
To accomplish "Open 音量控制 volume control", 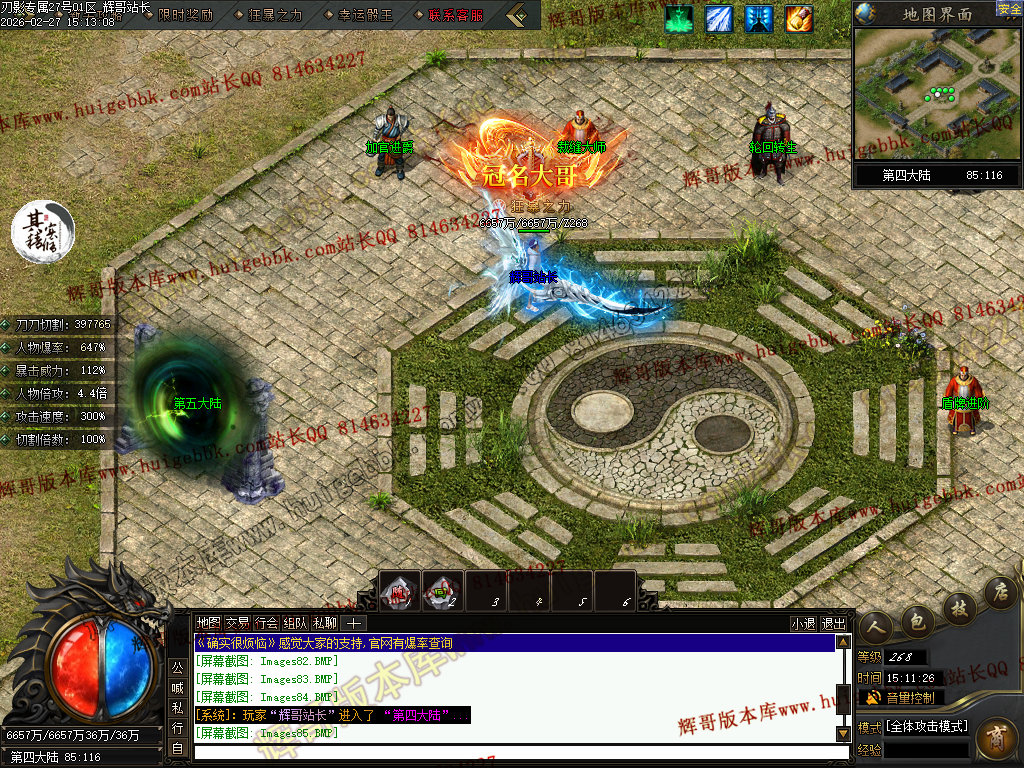I will click(x=908, y=697).
